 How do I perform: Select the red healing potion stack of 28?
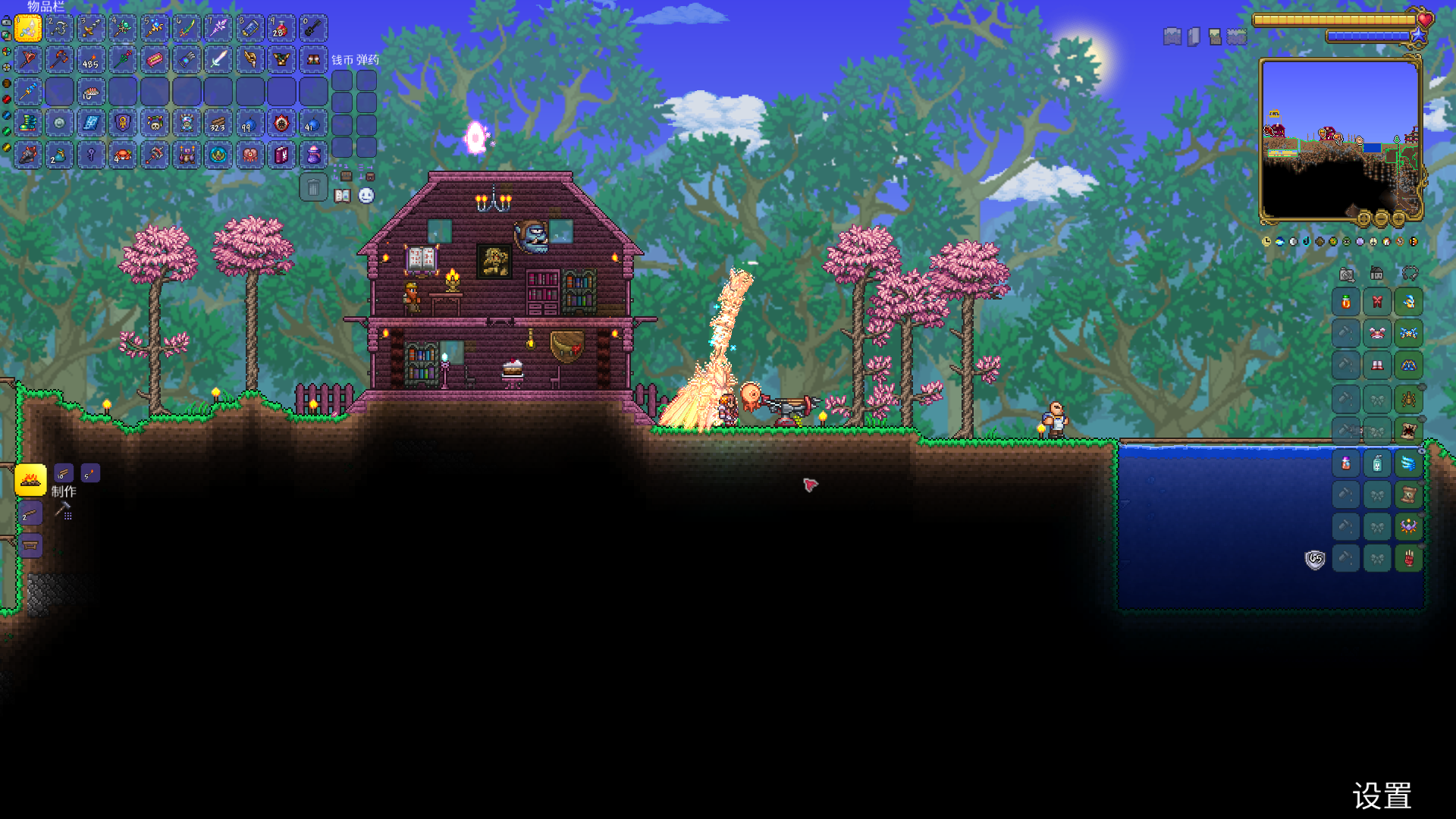[x=281, y=28]
